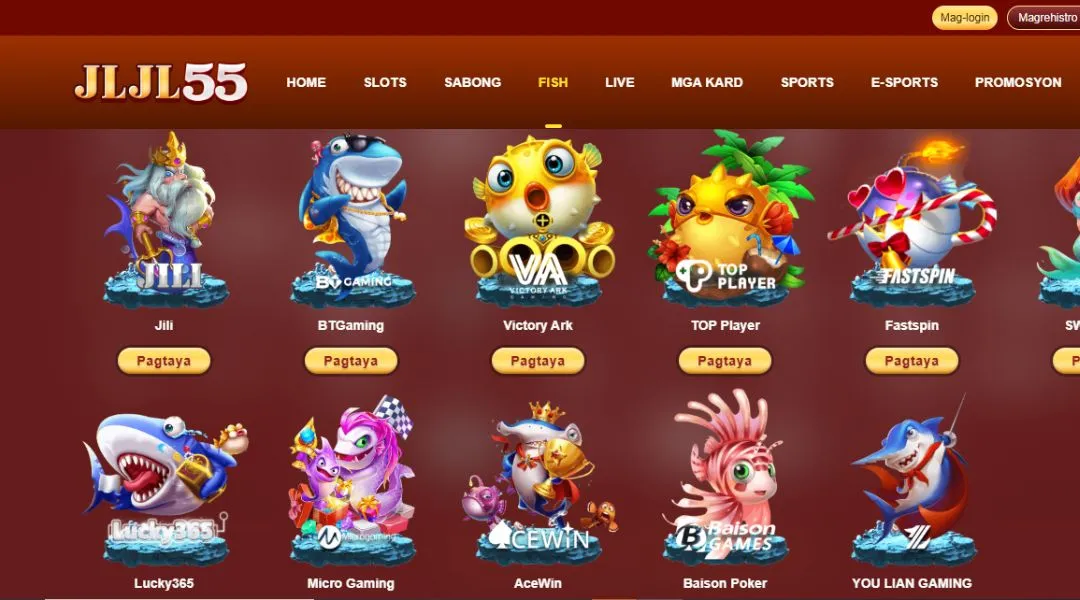The image size is (1080, 600).
Task: Click Pagtaya under Fastspin
Action: (912, 361)
